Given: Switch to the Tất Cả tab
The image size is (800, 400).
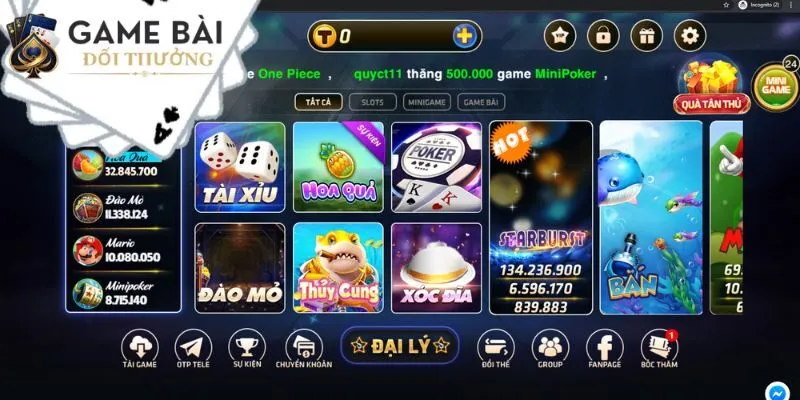Looking at the screenshot, I should 319,101.
